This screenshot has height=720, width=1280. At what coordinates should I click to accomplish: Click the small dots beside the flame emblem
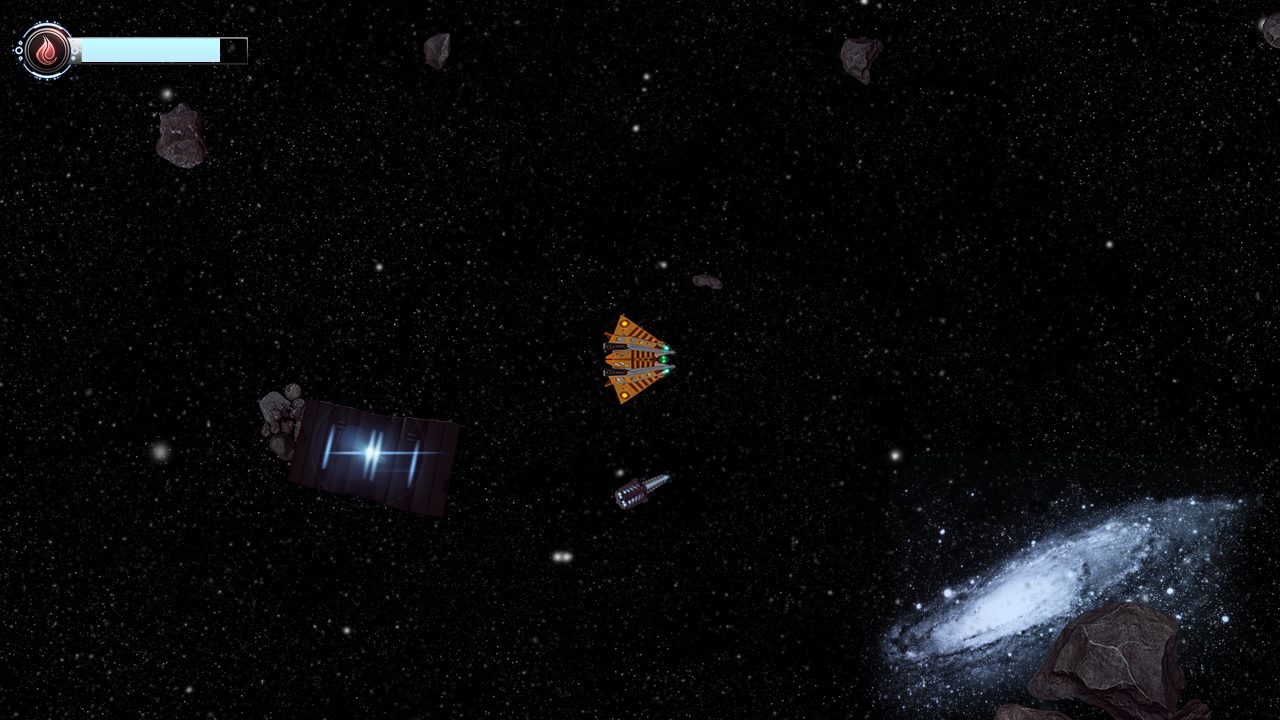(x=19, y=50)
